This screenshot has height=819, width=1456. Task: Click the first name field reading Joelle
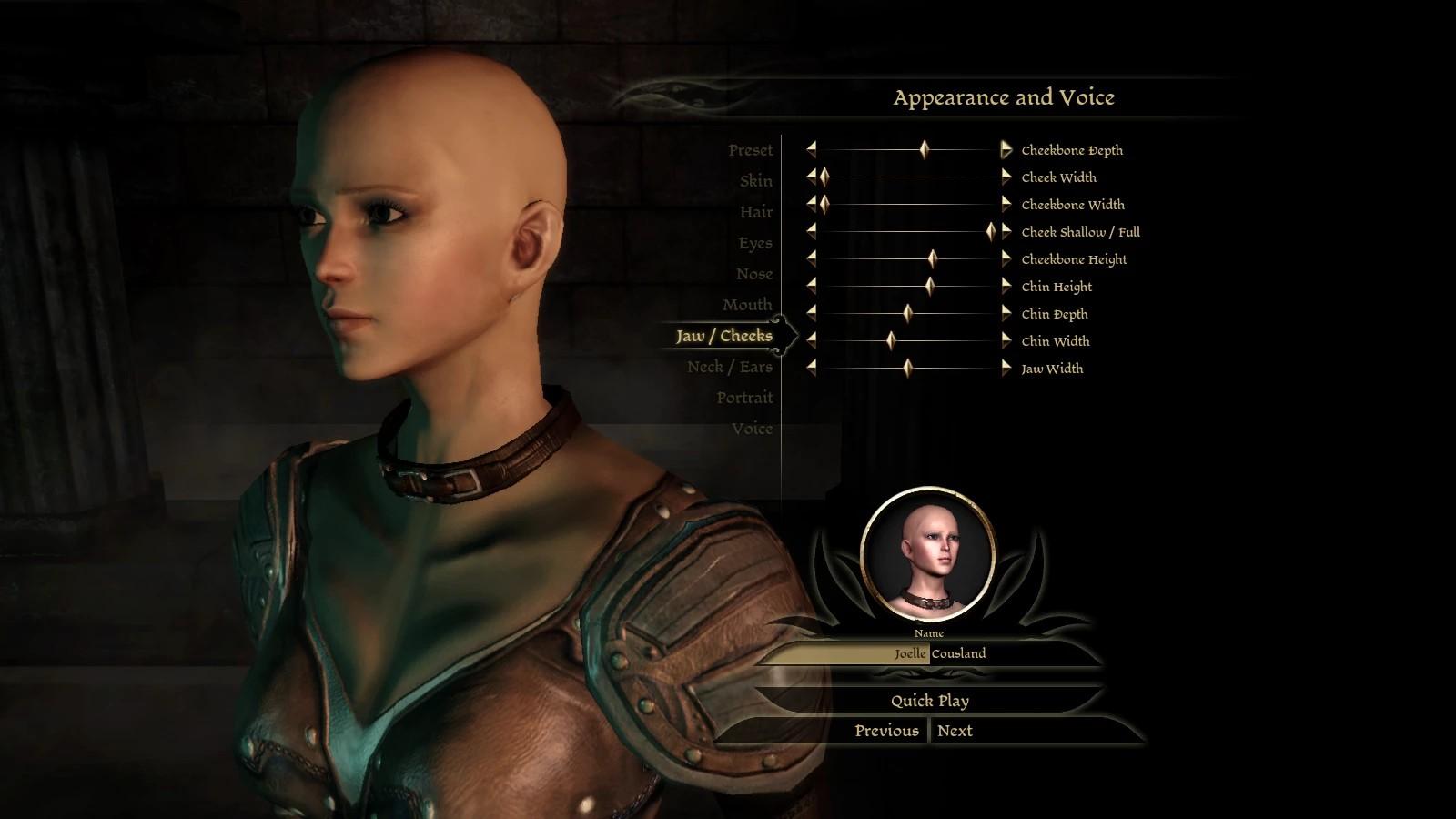click(846, 653)
